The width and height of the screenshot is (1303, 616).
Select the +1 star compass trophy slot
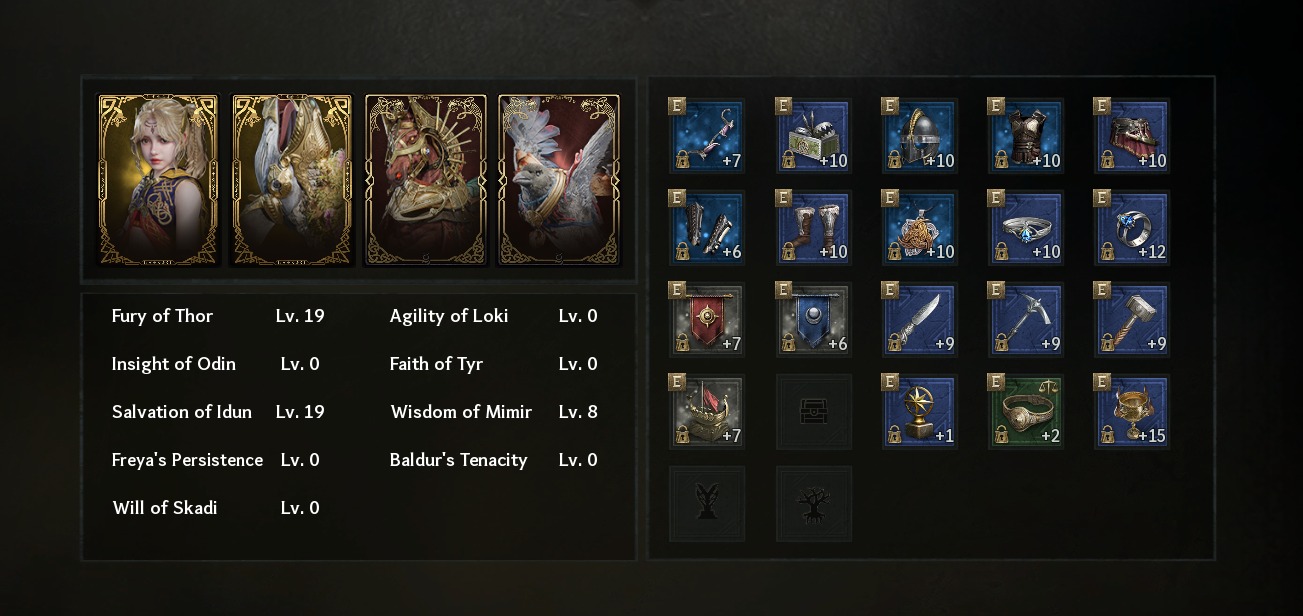pos(919,412)
